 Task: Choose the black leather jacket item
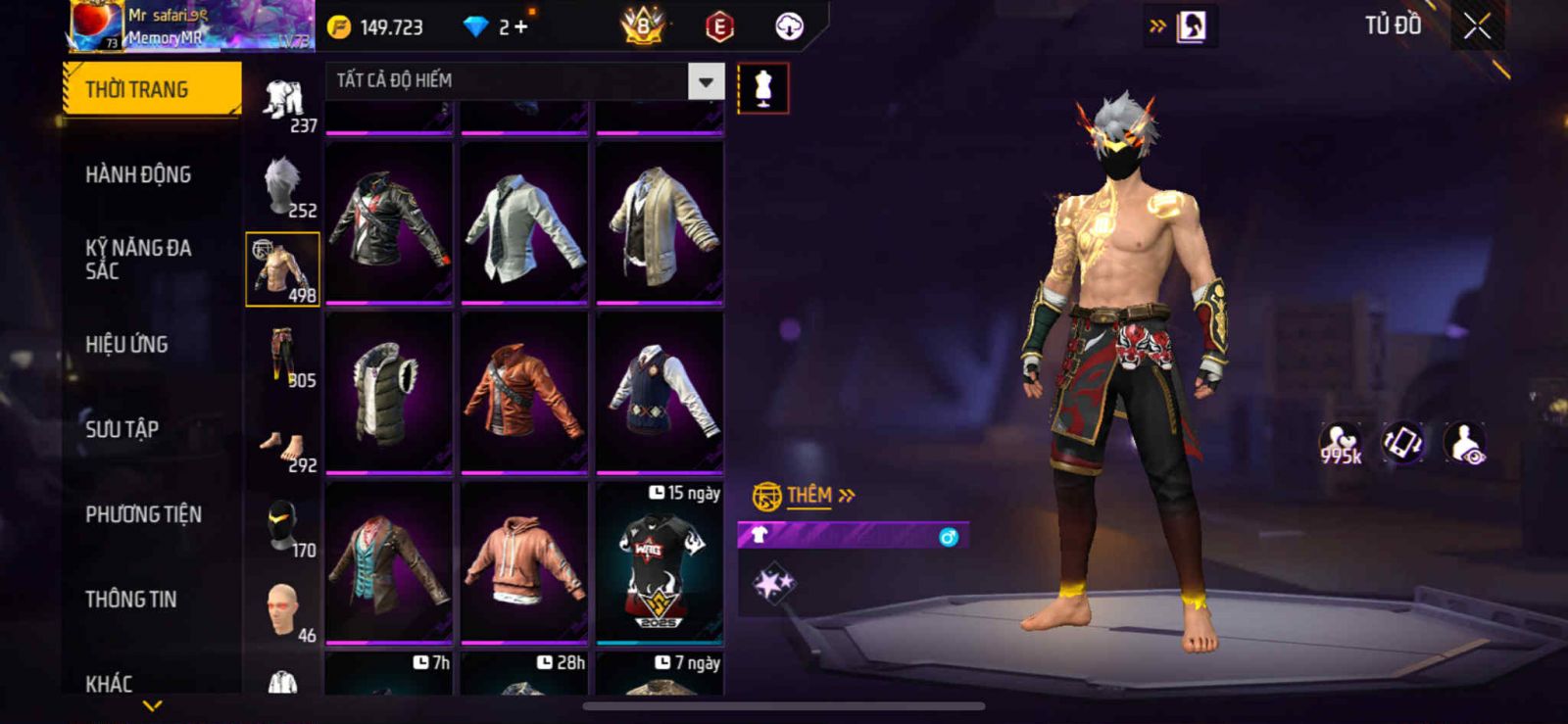(x=389, y=221)
